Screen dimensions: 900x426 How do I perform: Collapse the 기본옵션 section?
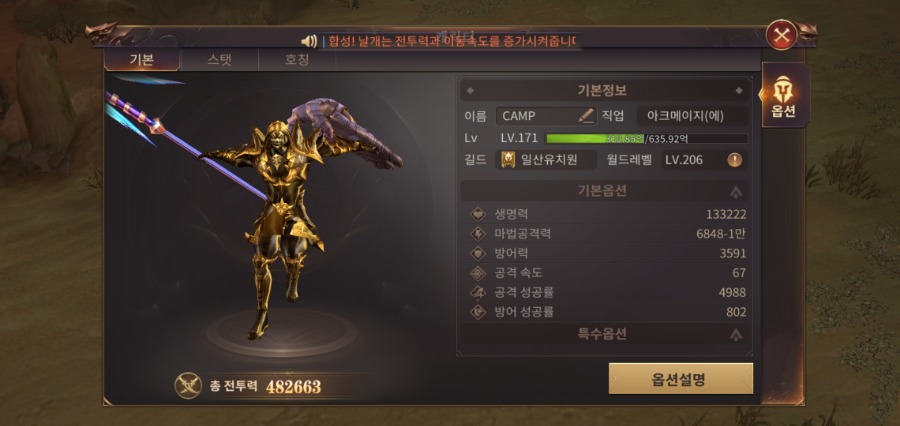(736, 191)
